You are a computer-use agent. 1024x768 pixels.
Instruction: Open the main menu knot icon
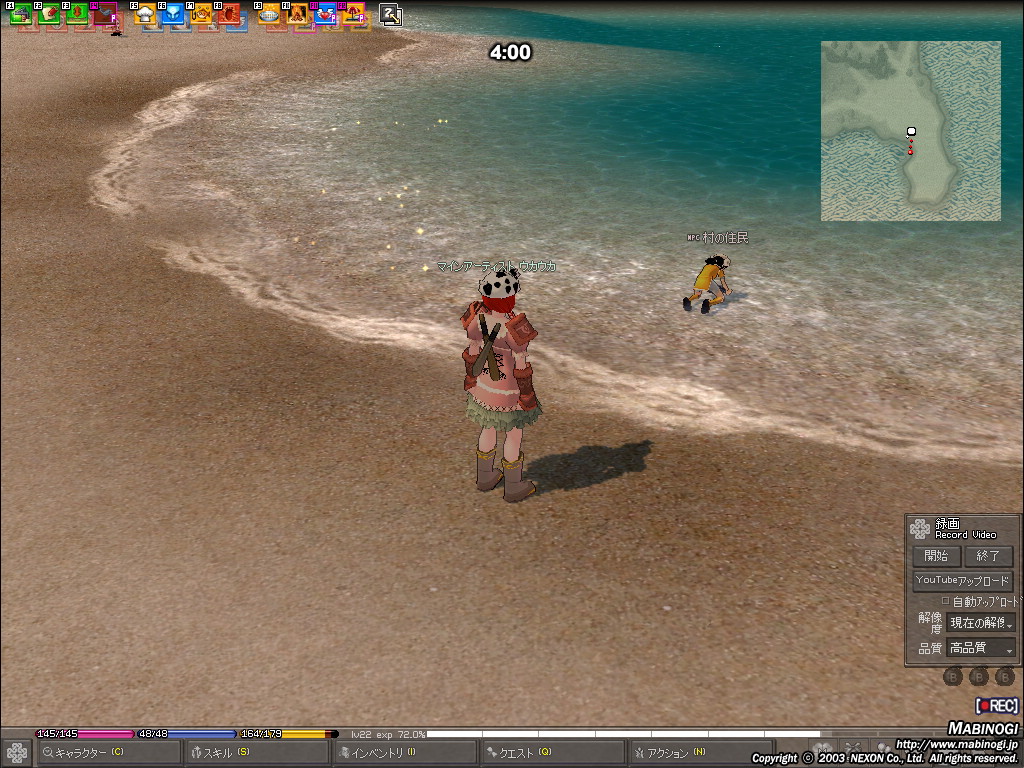click(x=17, y=752)
